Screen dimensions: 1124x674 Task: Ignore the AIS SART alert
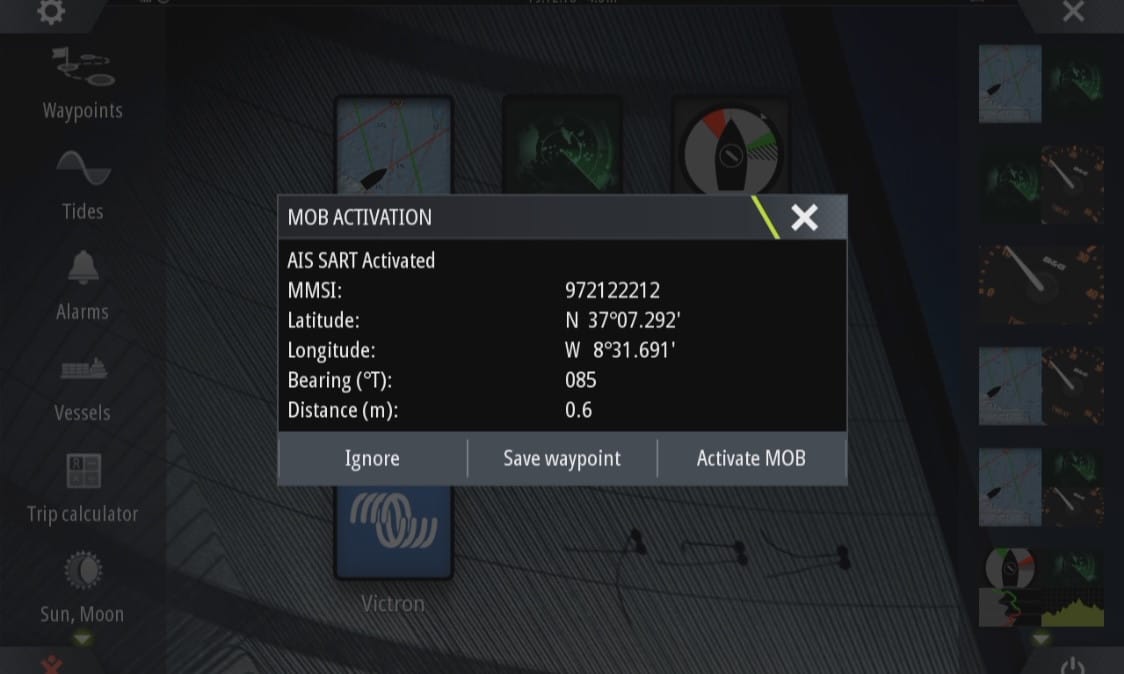pos(372,459)
